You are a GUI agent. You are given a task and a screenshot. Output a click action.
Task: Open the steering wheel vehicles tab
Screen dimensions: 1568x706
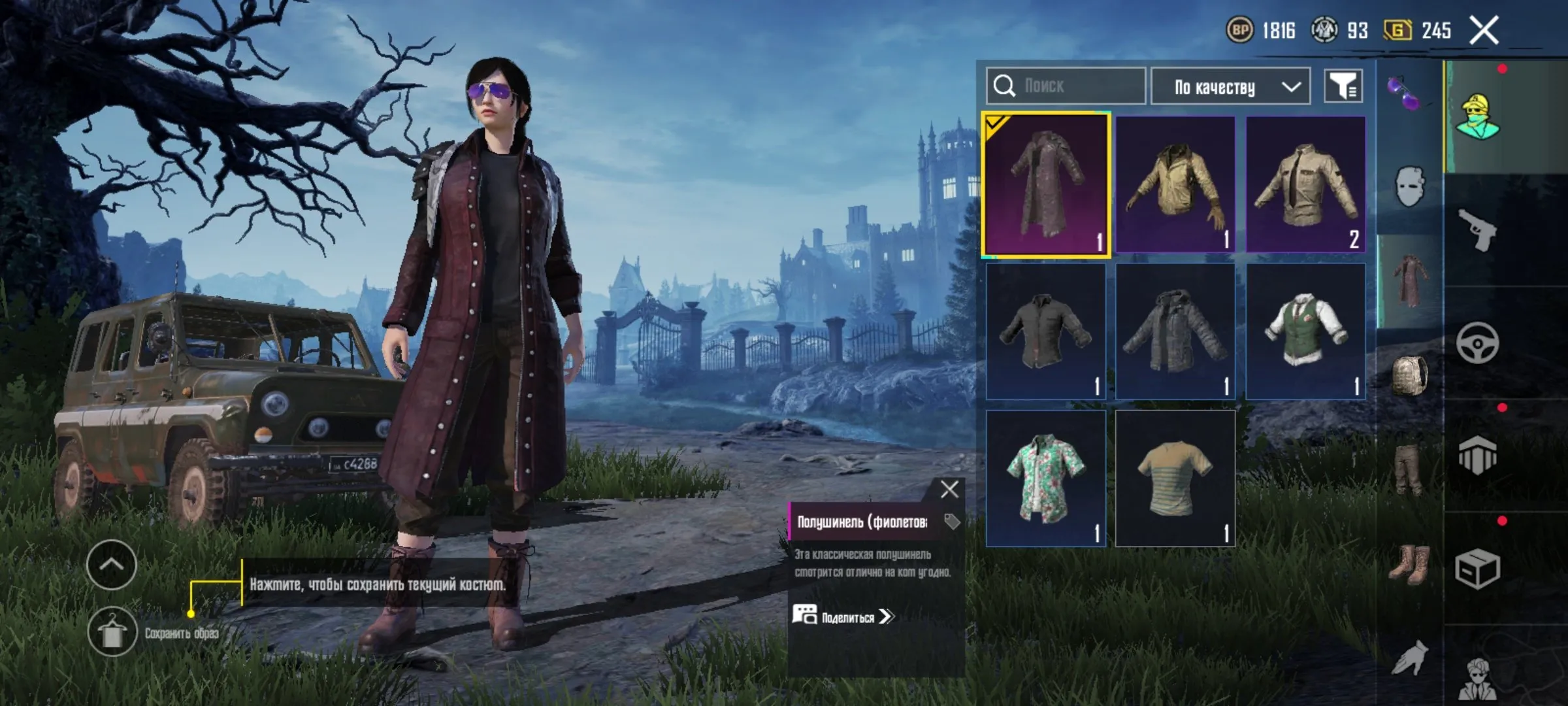coord(1477,343)
